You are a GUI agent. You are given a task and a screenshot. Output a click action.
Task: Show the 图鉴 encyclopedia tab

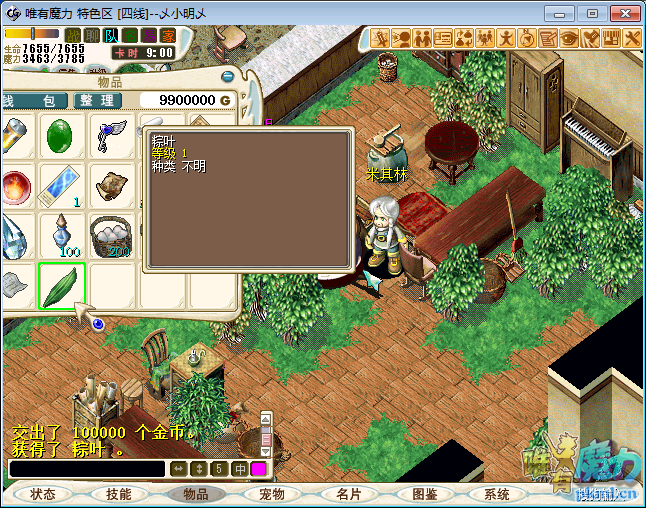click(424, 494)
